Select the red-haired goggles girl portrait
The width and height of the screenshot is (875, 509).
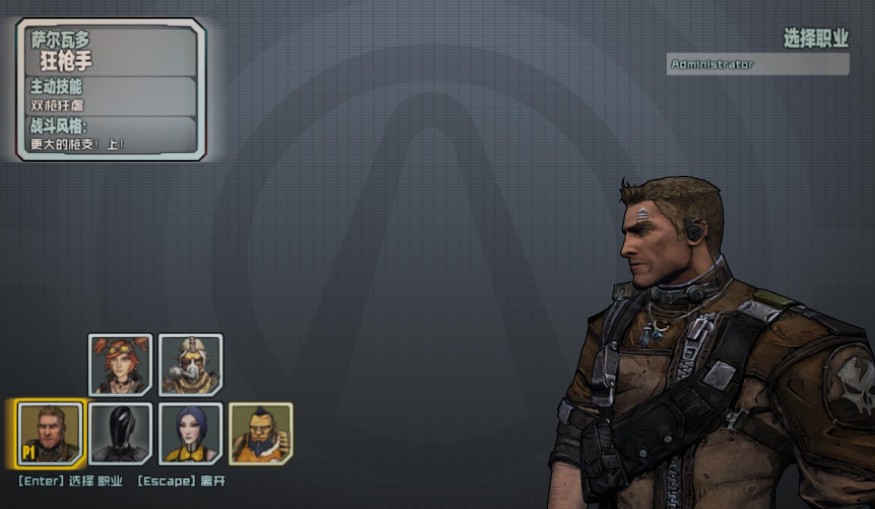pyautogui.click(x=120, y=364)
